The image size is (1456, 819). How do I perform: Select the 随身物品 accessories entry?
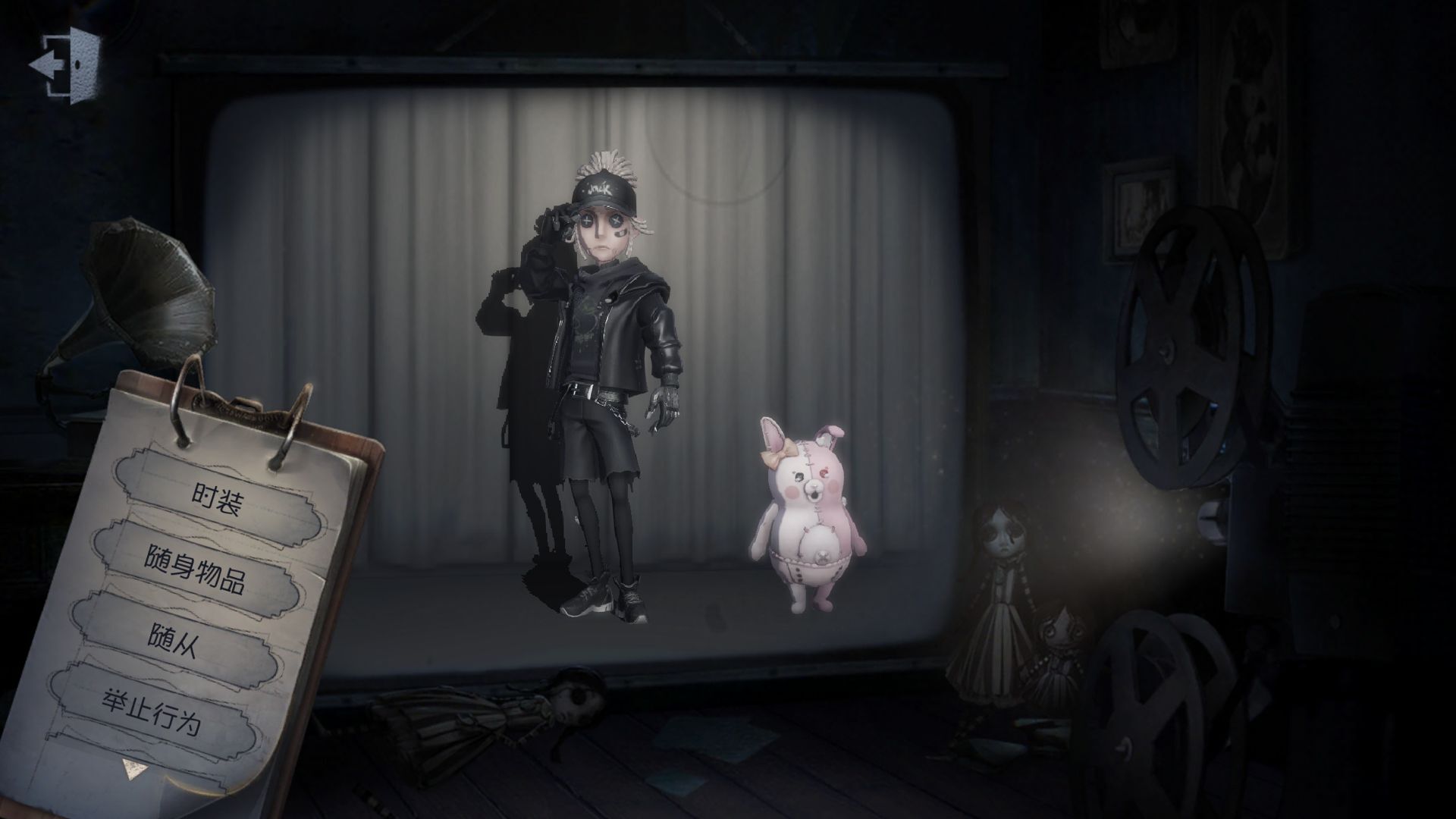point(194,568)
